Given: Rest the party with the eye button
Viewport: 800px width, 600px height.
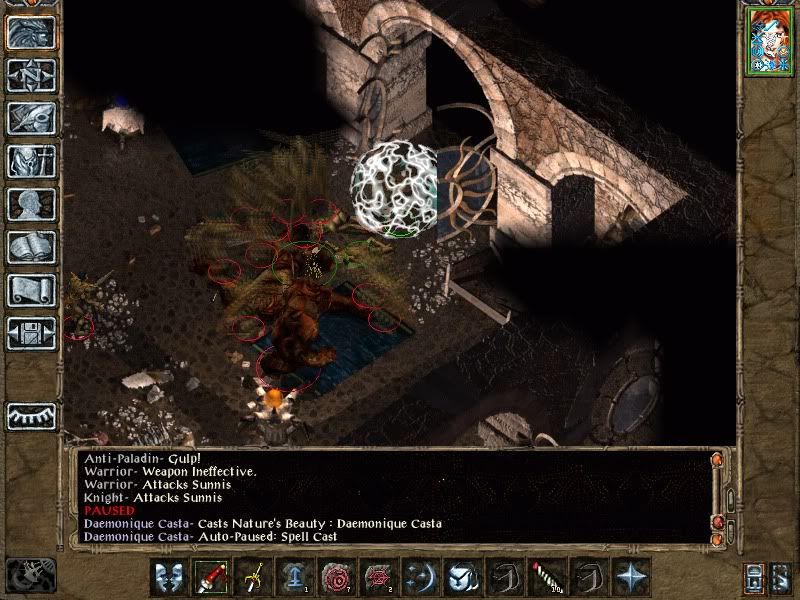Looking at the screenshot, I should pyautogui.click(x=31, y=415).
